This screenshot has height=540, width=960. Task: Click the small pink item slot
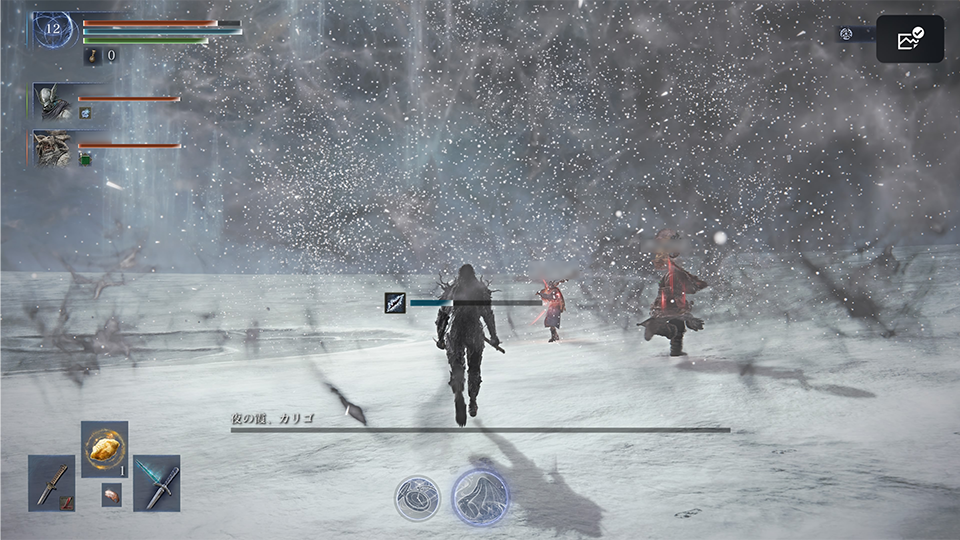[111, 495]
